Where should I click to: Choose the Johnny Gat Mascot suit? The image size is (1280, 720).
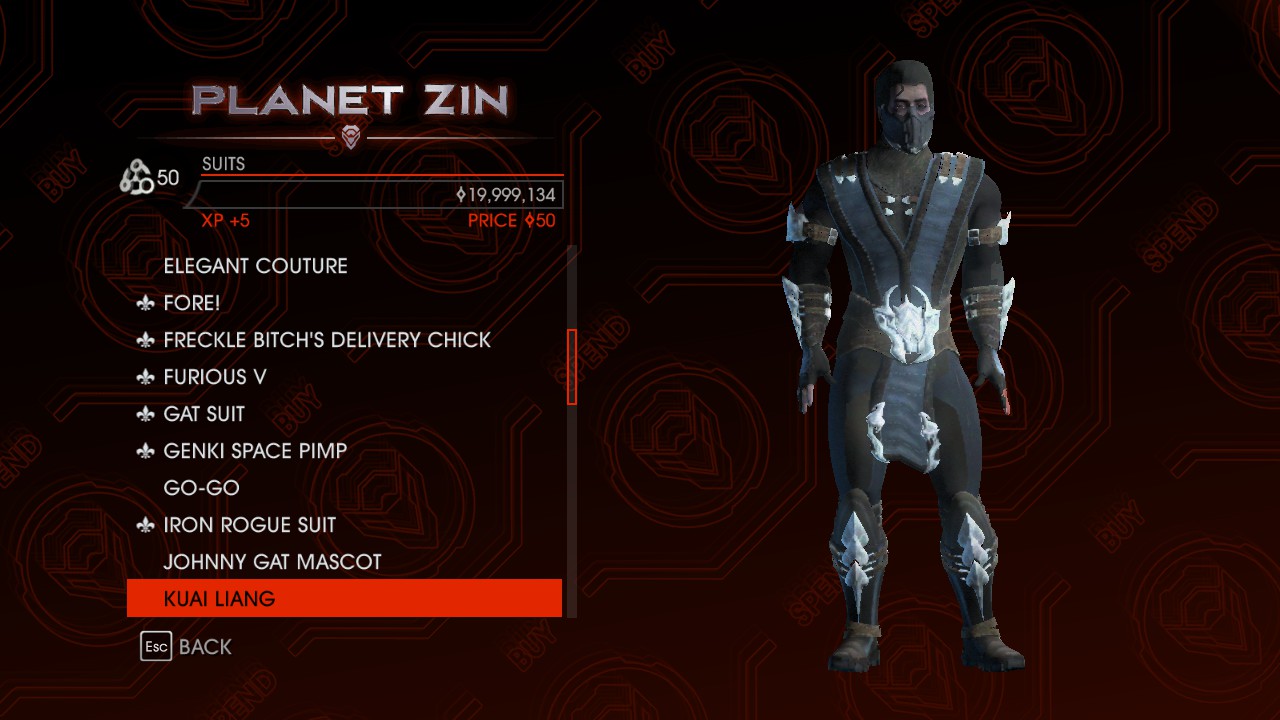pos(272,562)
